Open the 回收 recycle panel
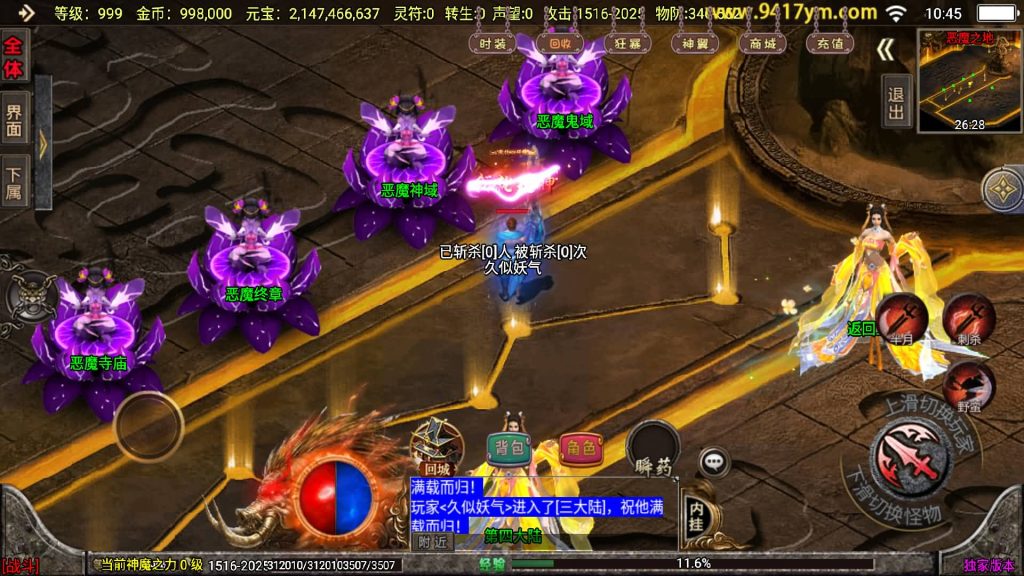This screenshot has width=1024, height=576. [x=554, y=44]
